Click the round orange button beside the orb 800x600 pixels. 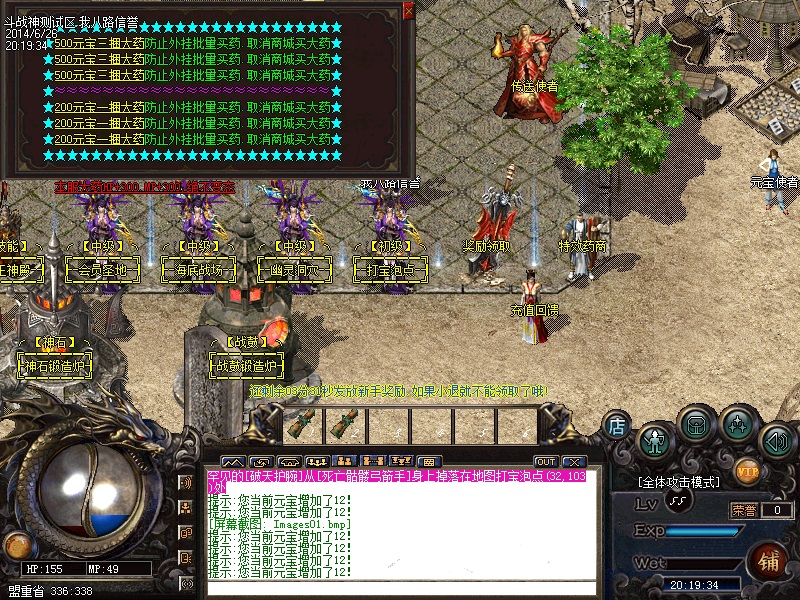(16, 545)
